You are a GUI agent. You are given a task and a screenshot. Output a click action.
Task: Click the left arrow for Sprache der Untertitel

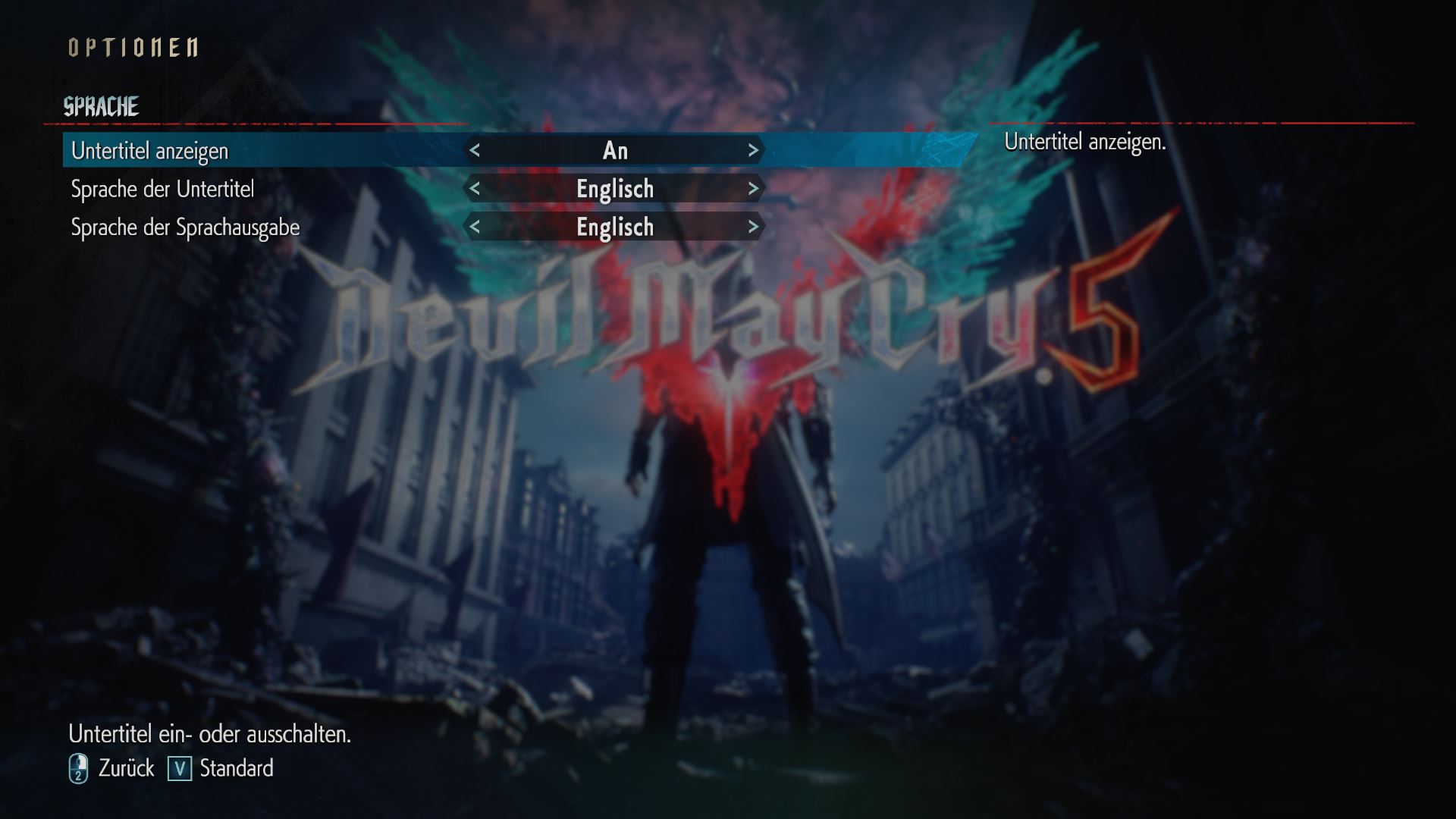pos(477,189)
